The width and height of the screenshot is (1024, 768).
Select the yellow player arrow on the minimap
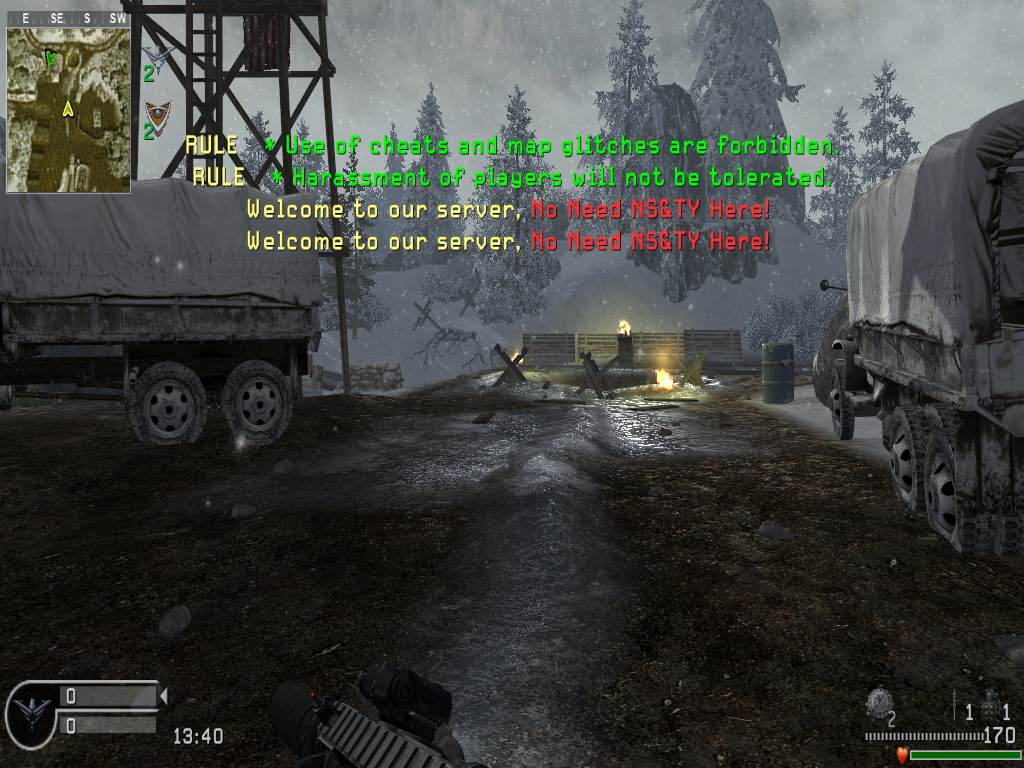coord(68,108)
